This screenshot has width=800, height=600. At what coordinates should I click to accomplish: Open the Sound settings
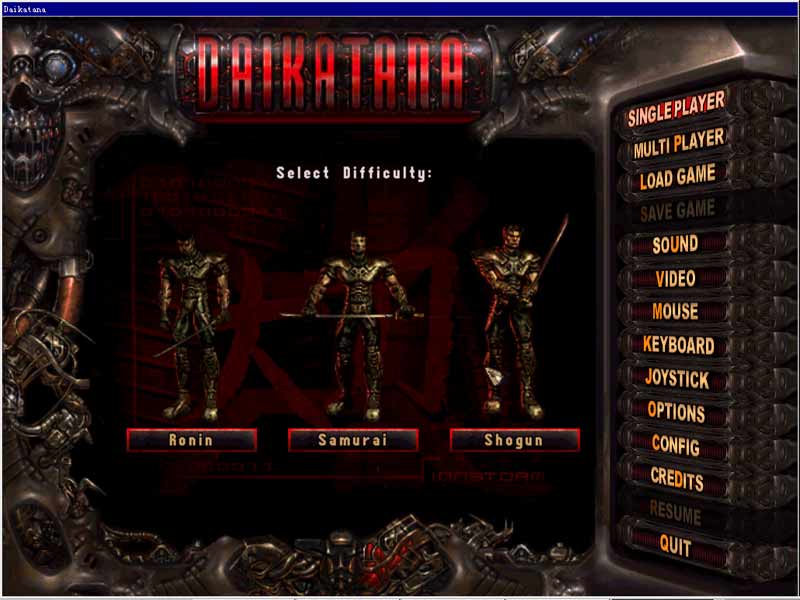pyautogui.click(x=675, y=244)
